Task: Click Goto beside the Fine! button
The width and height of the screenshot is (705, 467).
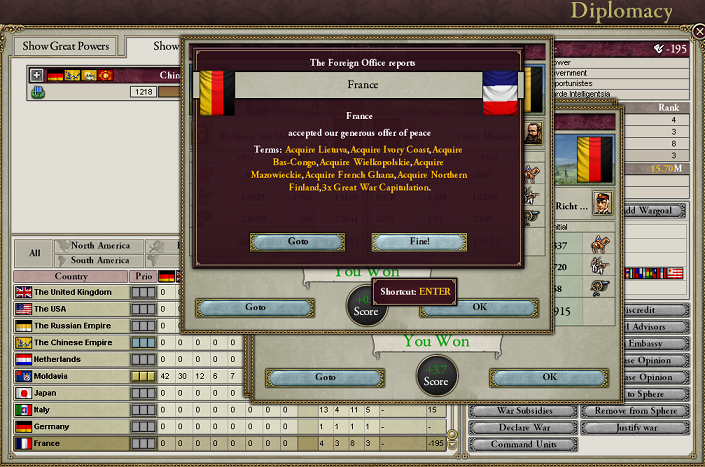Action: [297, 242]
